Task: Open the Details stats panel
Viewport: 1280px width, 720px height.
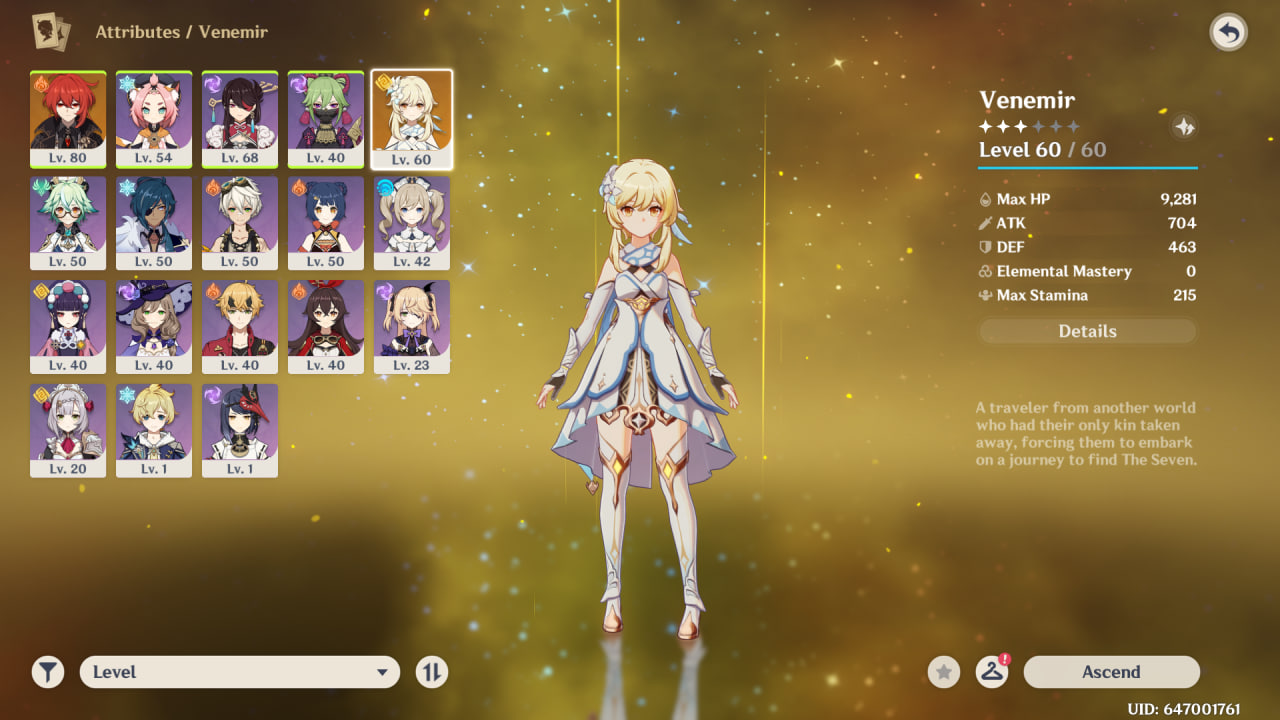Action: coord(1087,331)
